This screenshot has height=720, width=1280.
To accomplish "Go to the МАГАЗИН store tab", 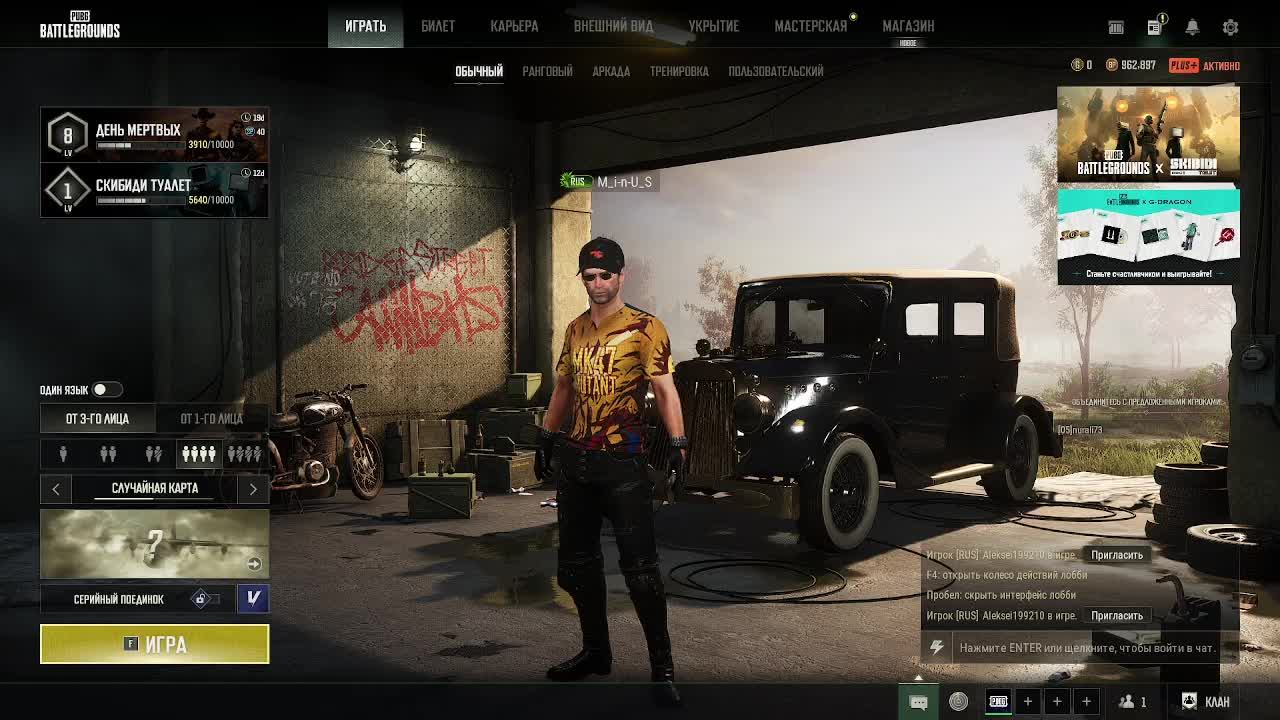I will [x=908, y=26].
